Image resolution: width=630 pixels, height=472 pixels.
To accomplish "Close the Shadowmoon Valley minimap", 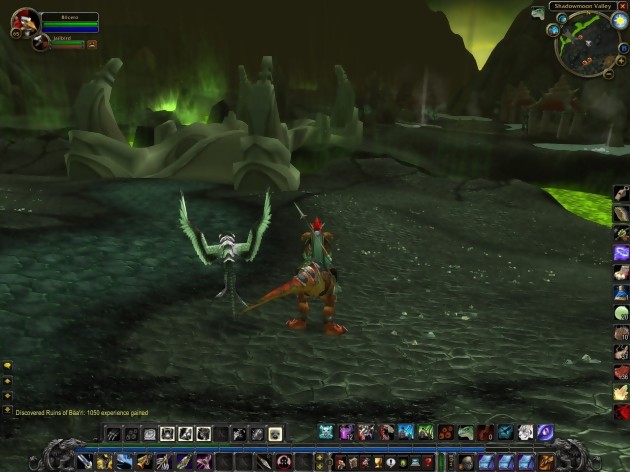I will tap(624, 6).
